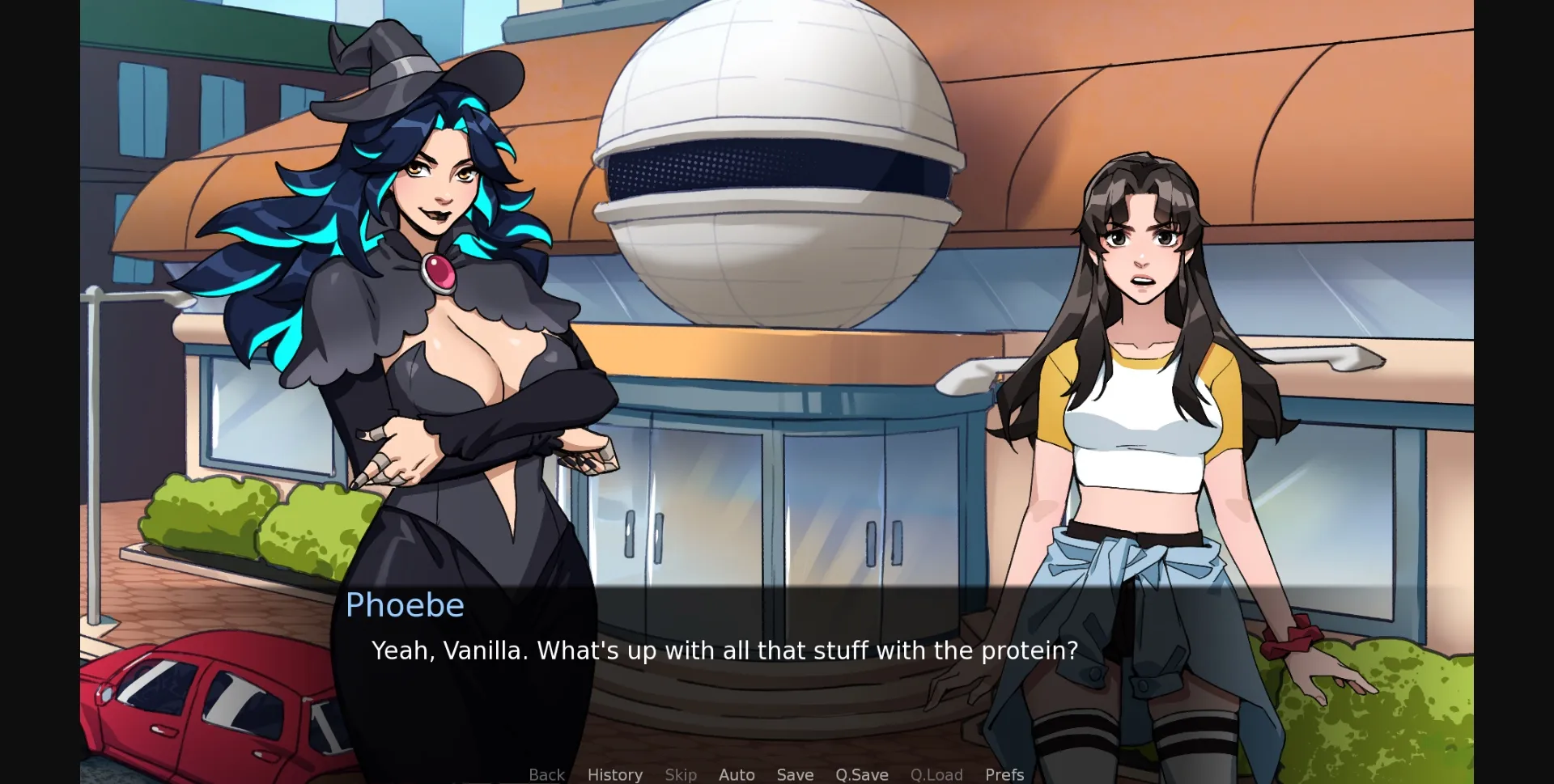The height and width of the screenshot is (784, 1554).
Task: Open the Save screen
Action: click(795, 774)
